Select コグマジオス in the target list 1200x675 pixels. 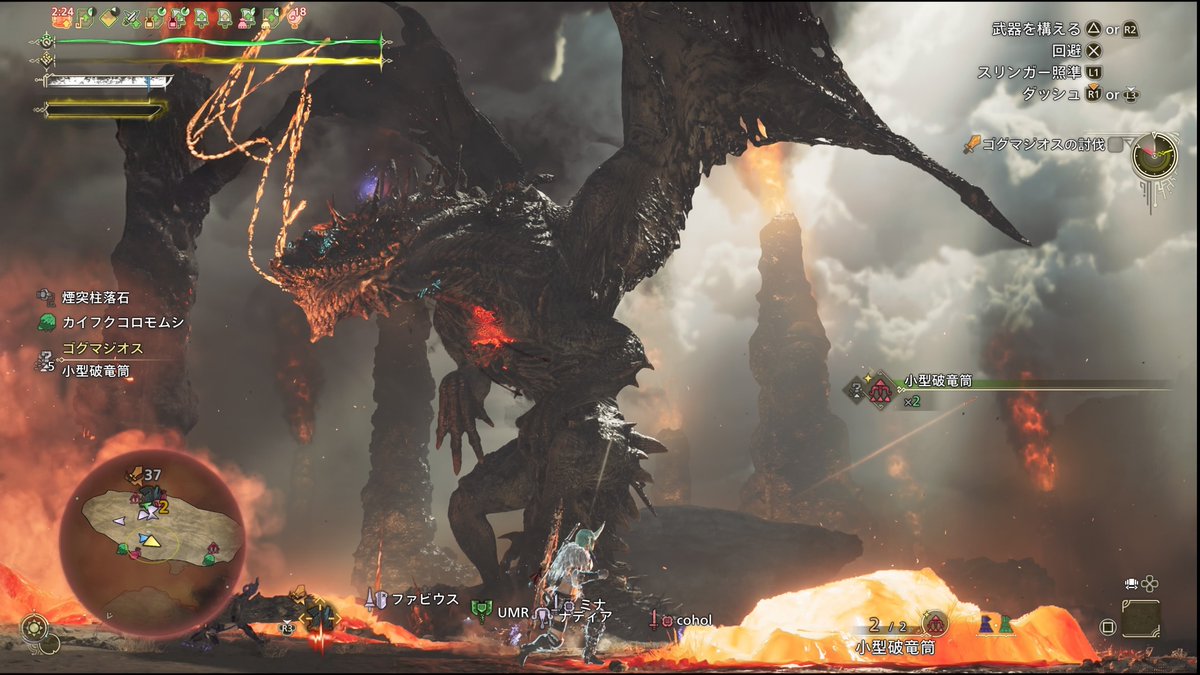101,349
